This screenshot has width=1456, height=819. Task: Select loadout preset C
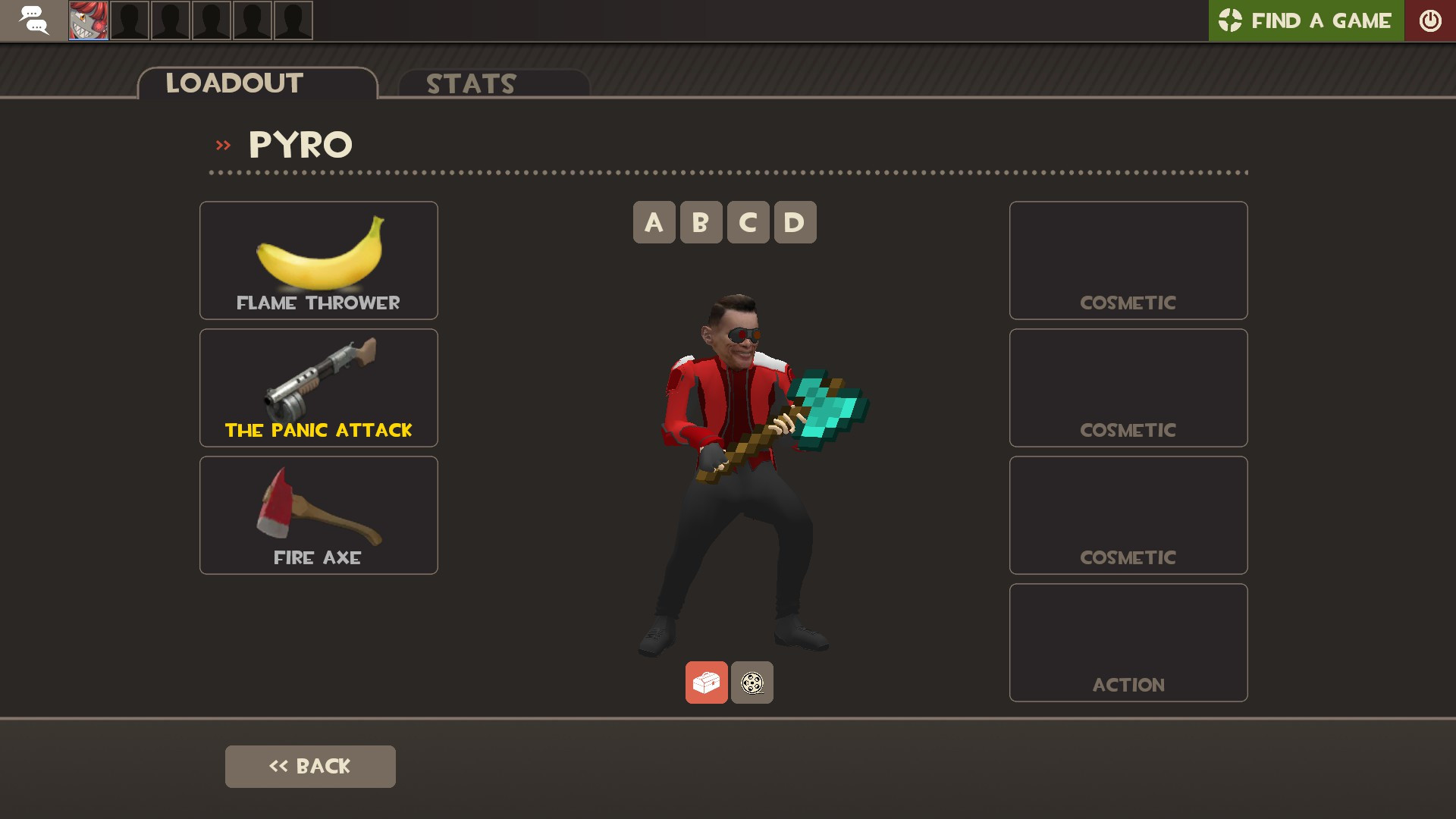click(748, 222)
